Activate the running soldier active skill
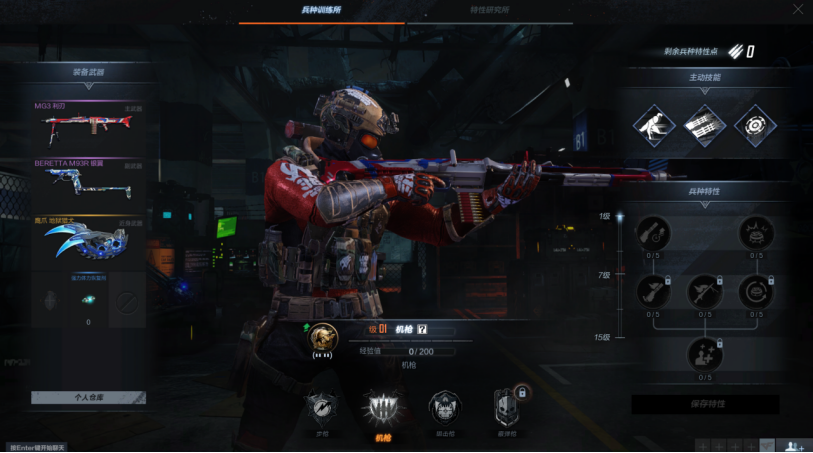The image size is (813, 453). pyautogui.click(x=653, y=125)
